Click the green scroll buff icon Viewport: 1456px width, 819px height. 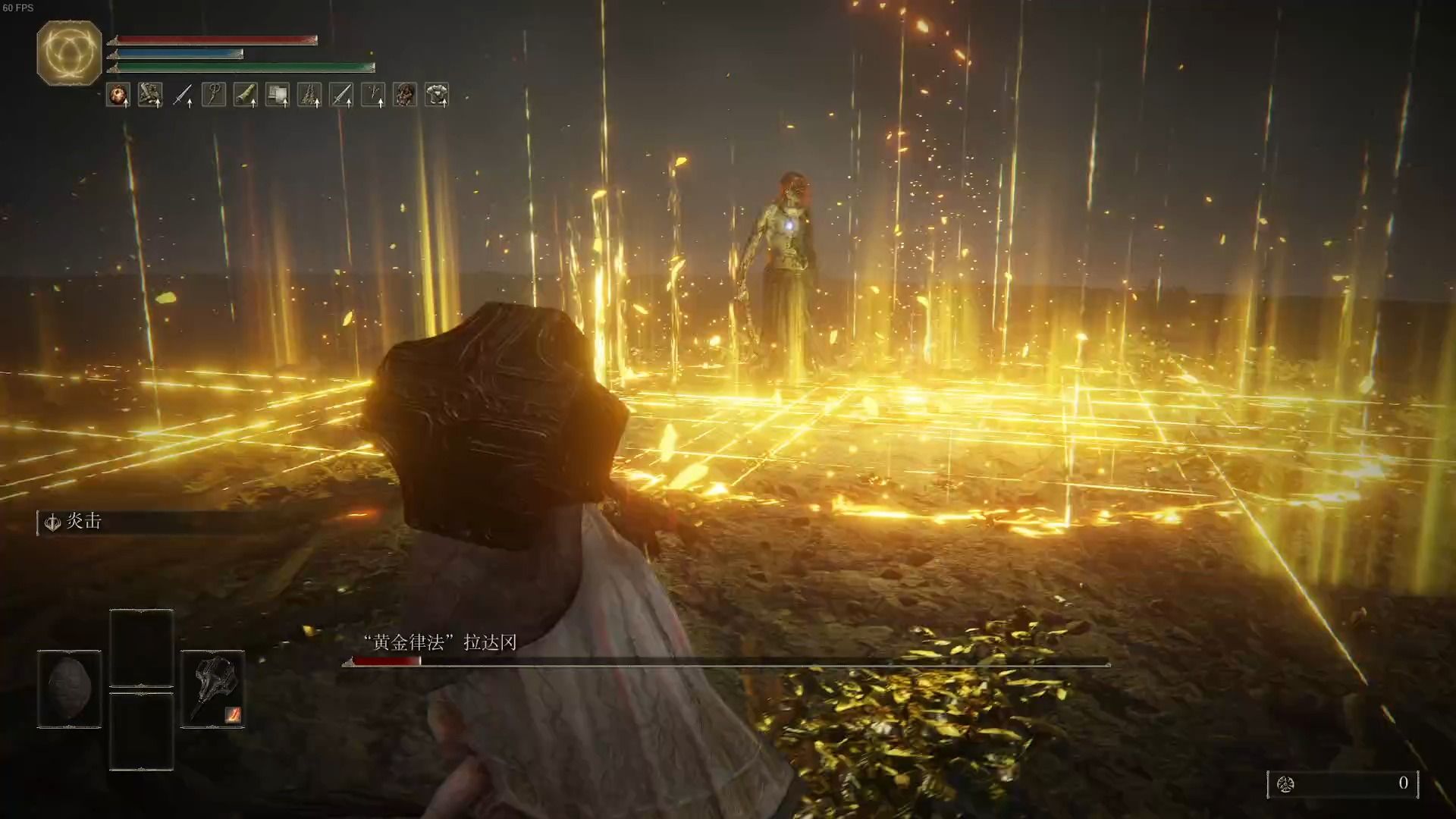[x=245, y=95]
